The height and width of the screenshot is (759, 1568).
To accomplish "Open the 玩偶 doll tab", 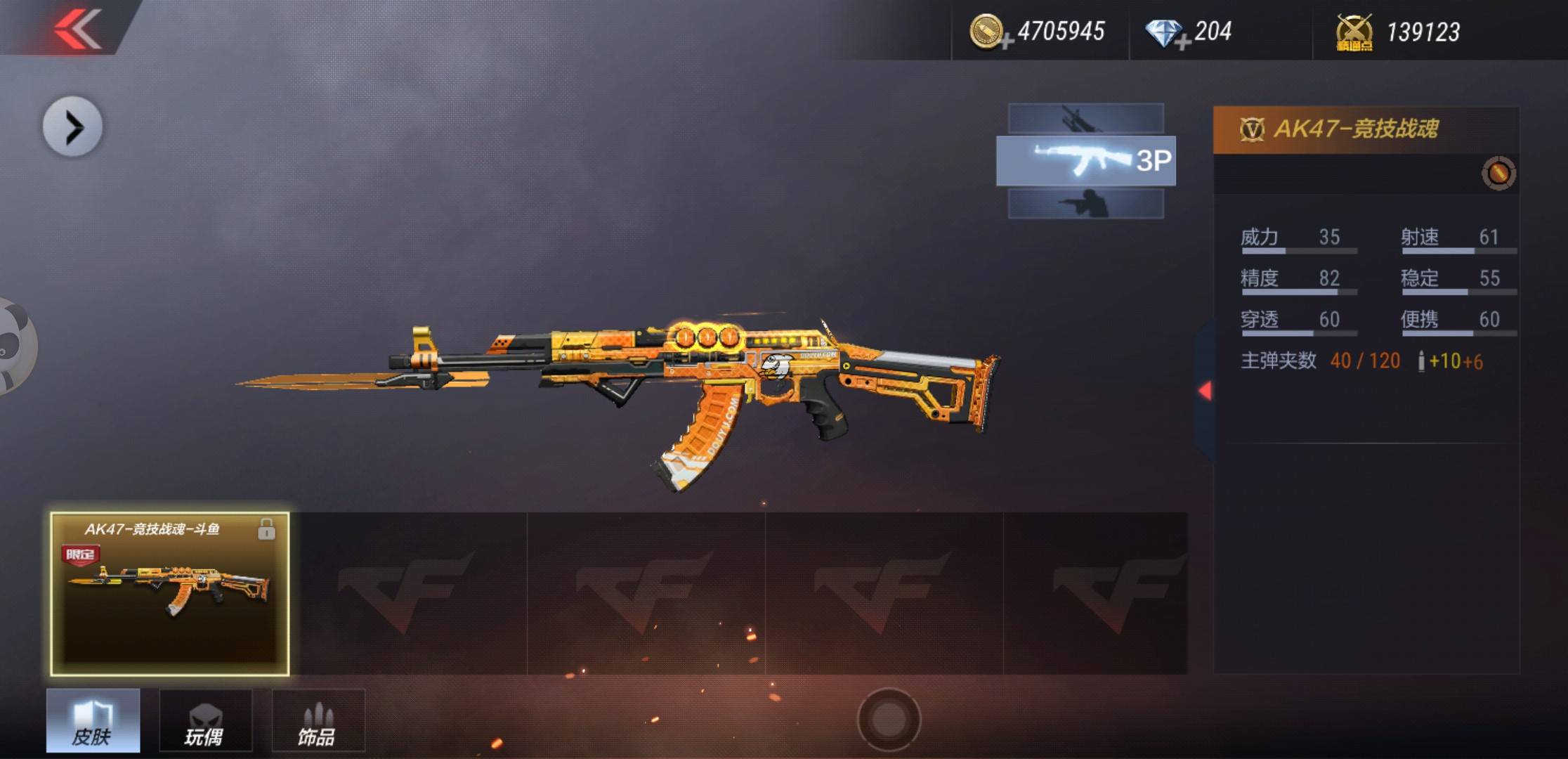I will tap(205, 720).
